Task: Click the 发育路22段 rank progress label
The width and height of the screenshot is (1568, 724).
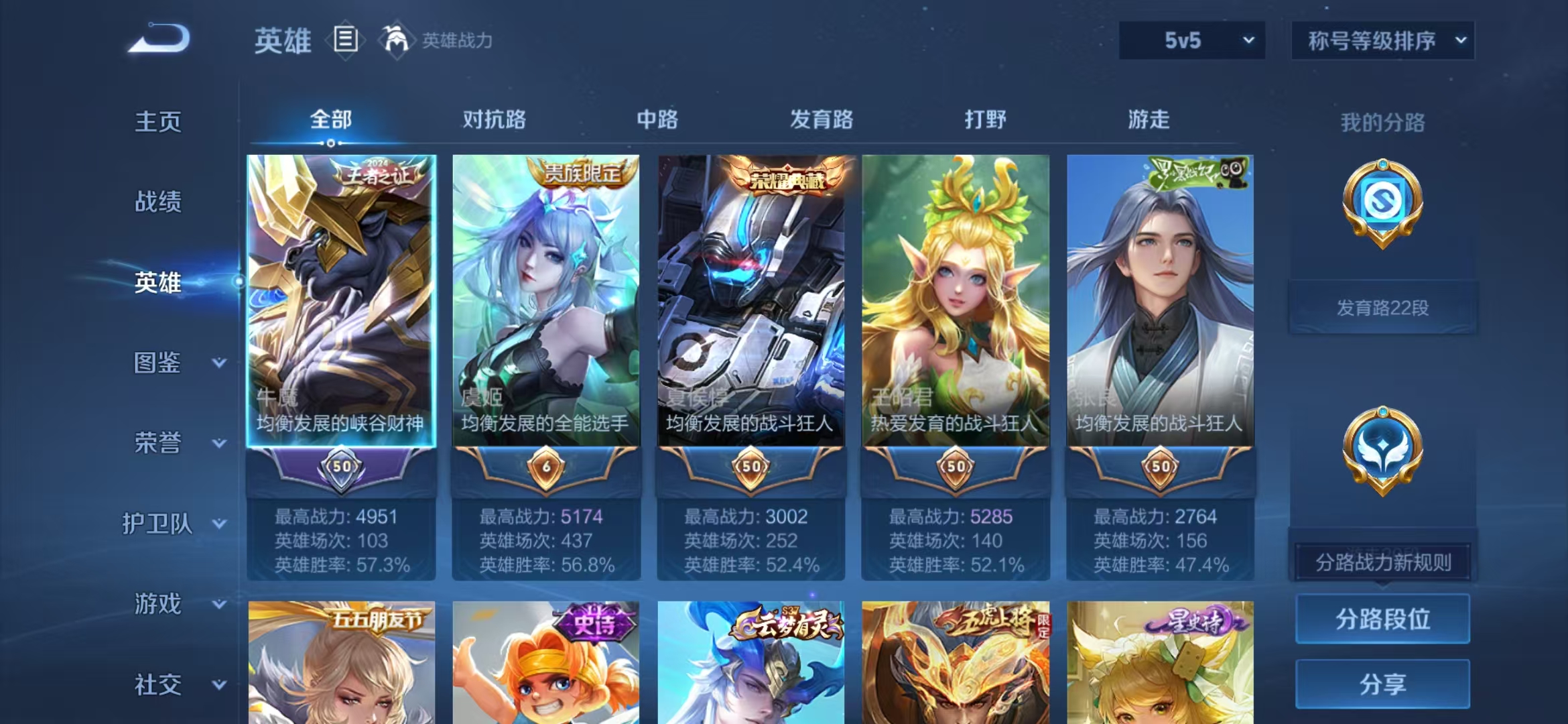Action: pos(1382,306)
